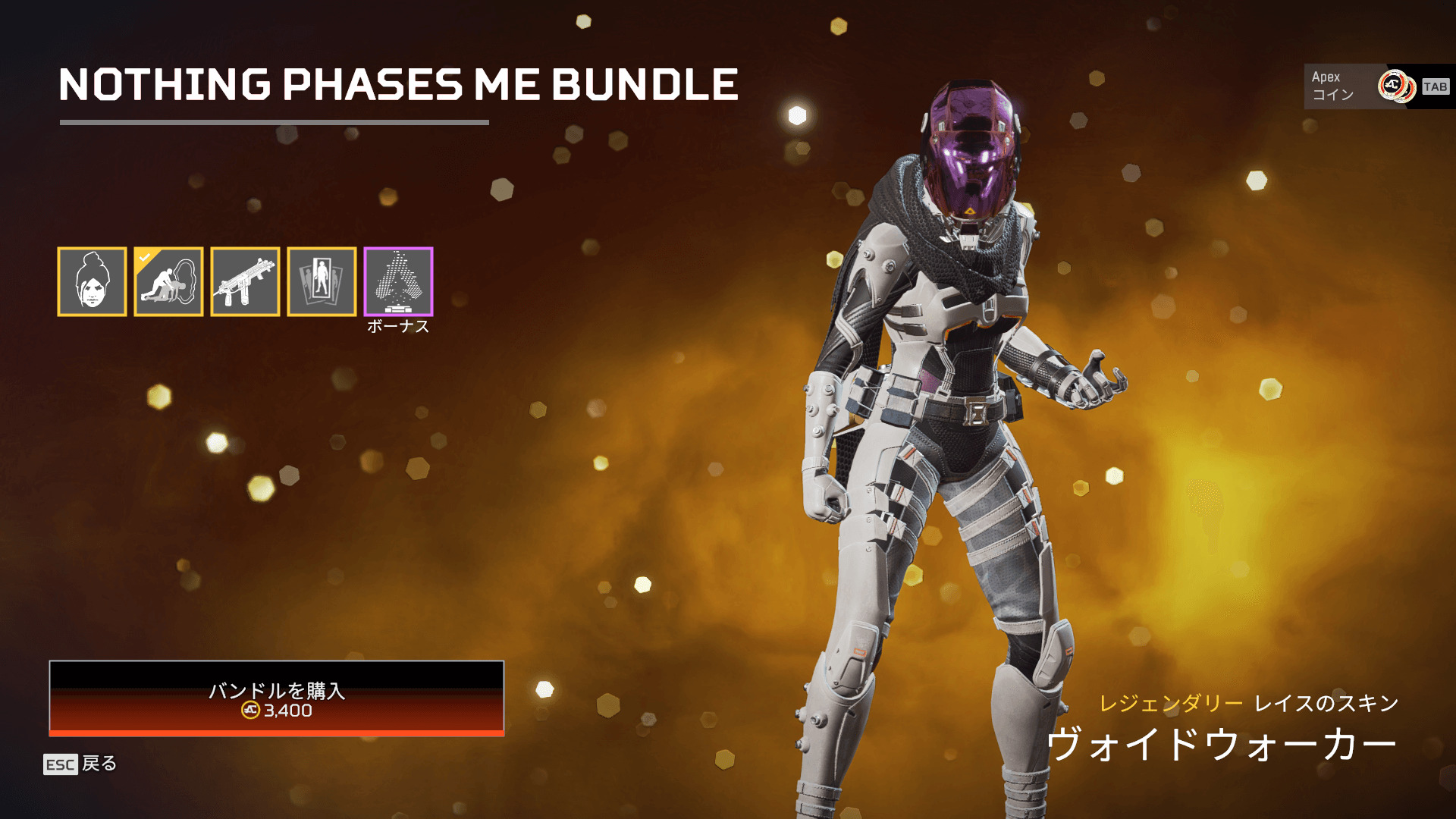This screenshot has width=1456, height=819.
Task: Preview the weapon skin thumbnail
Action: pyautogui.click(x=245, y=281)
